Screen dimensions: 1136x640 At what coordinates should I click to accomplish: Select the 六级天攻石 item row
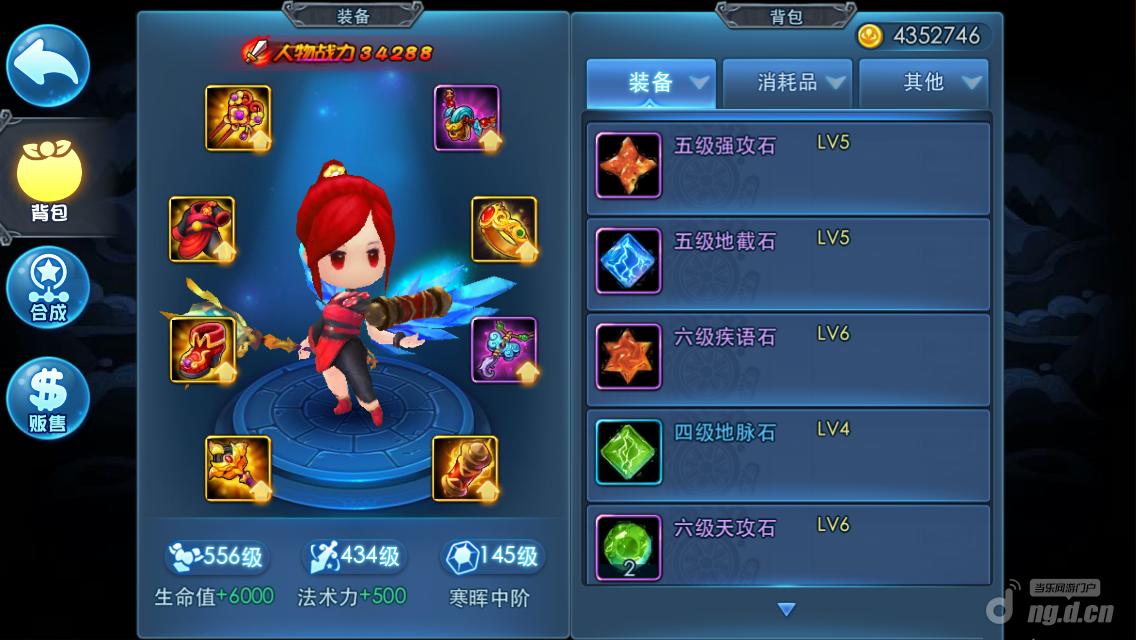[x=788, y=545]
